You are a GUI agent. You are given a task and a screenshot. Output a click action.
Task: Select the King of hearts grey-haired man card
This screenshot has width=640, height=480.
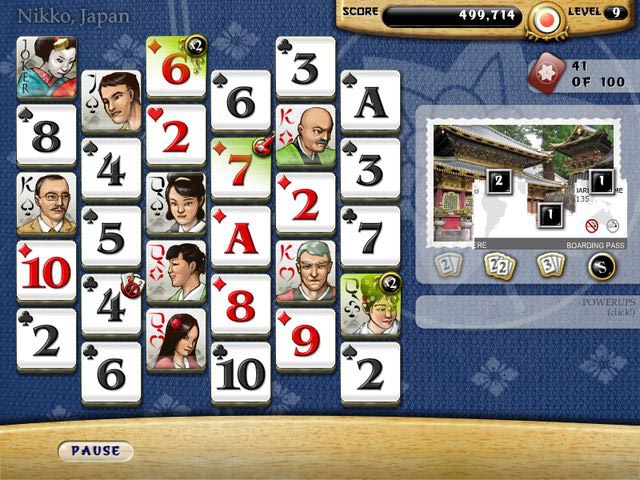(305, 270)
